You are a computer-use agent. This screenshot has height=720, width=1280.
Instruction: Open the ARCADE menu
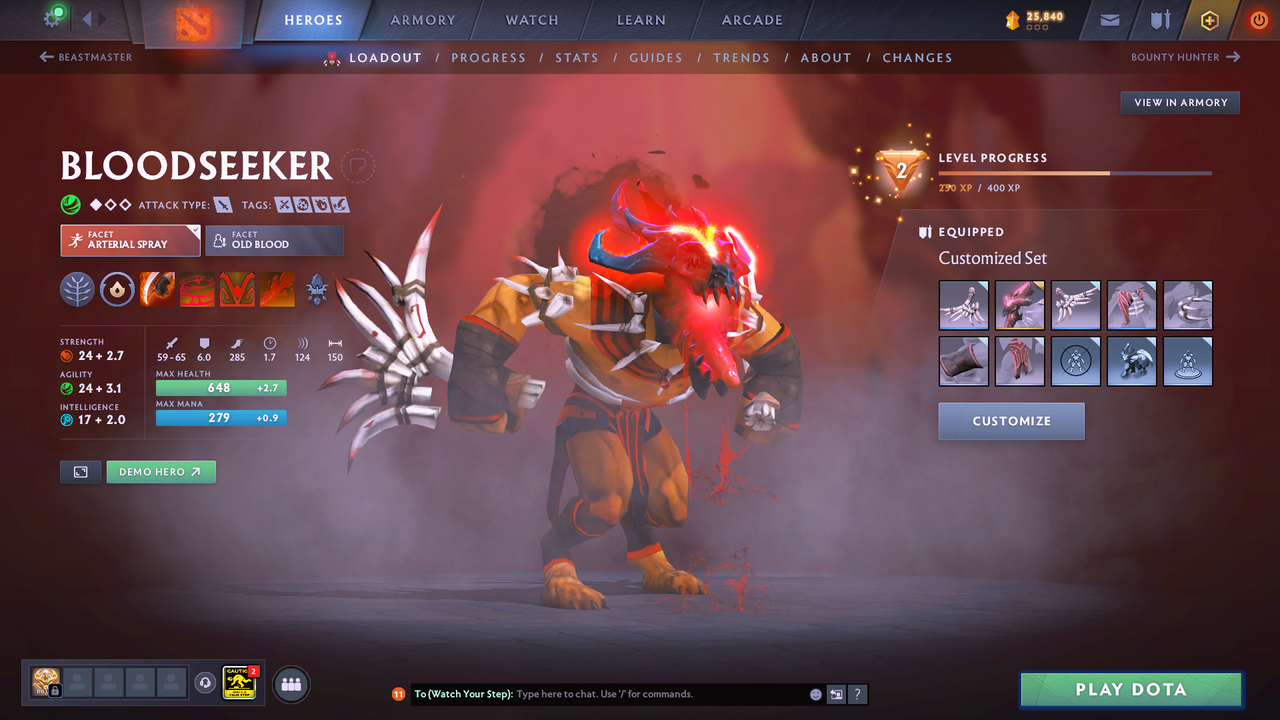751,20
